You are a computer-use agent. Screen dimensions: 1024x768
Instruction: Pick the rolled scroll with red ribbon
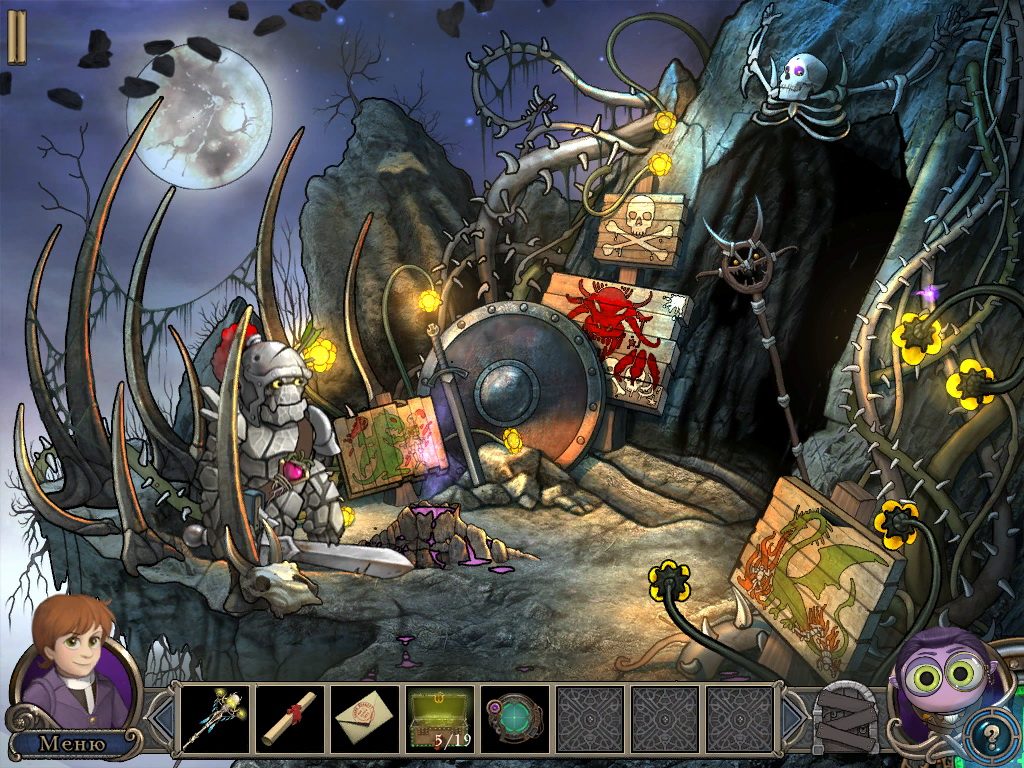[x=290, y=718]
